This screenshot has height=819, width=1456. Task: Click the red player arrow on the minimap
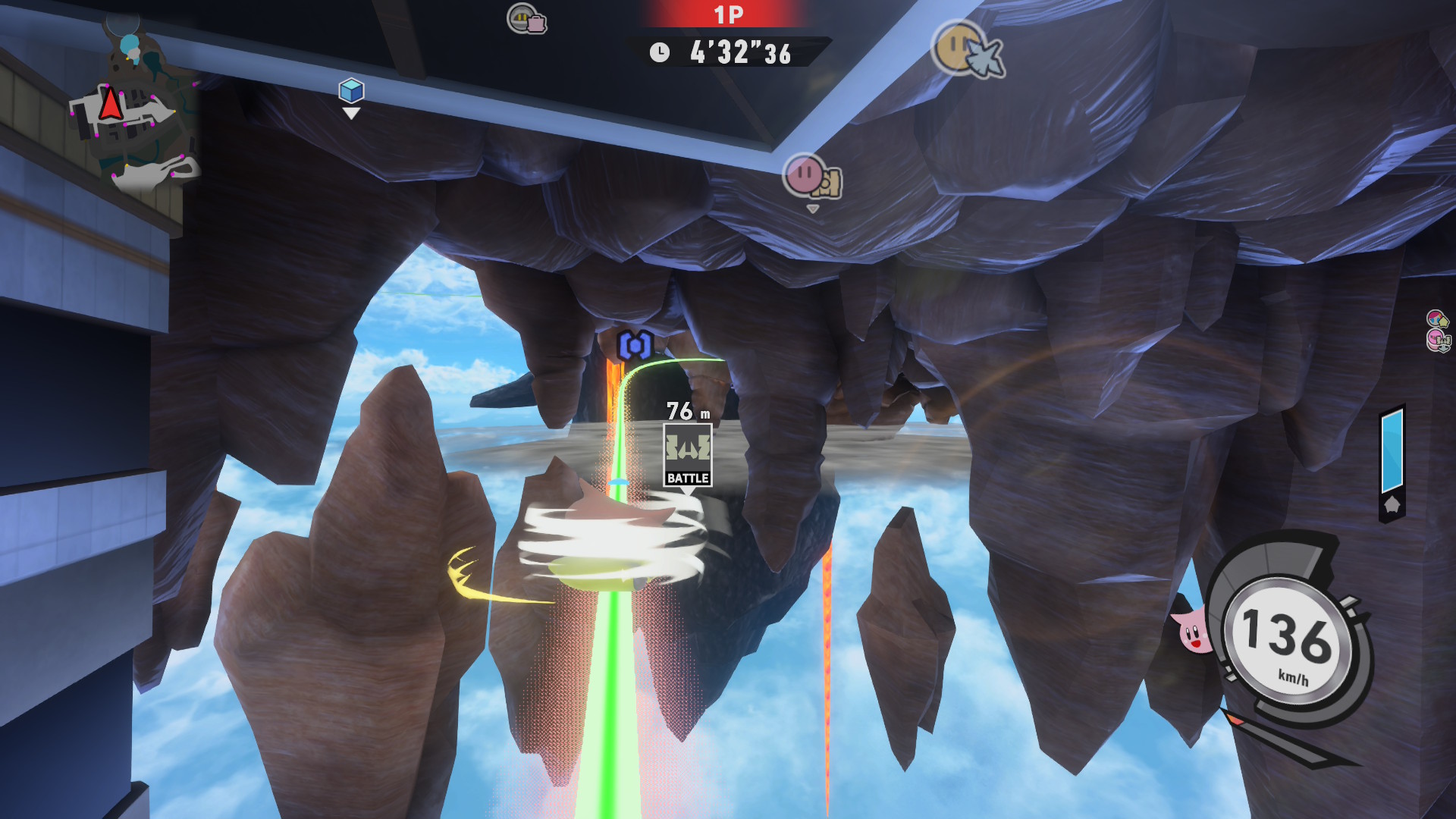(111, 104)
